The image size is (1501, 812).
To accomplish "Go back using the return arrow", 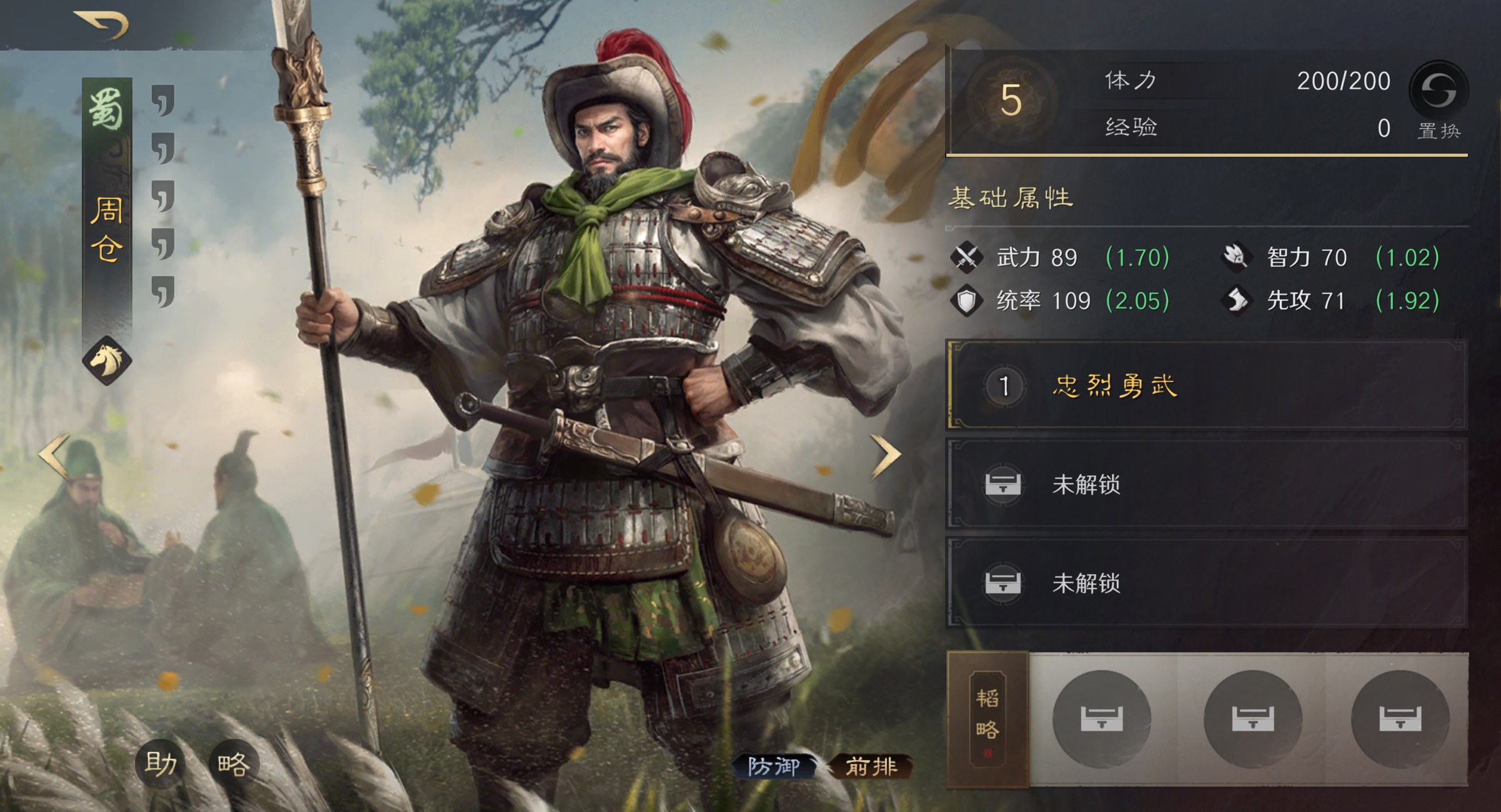I will tap(102, 25).
